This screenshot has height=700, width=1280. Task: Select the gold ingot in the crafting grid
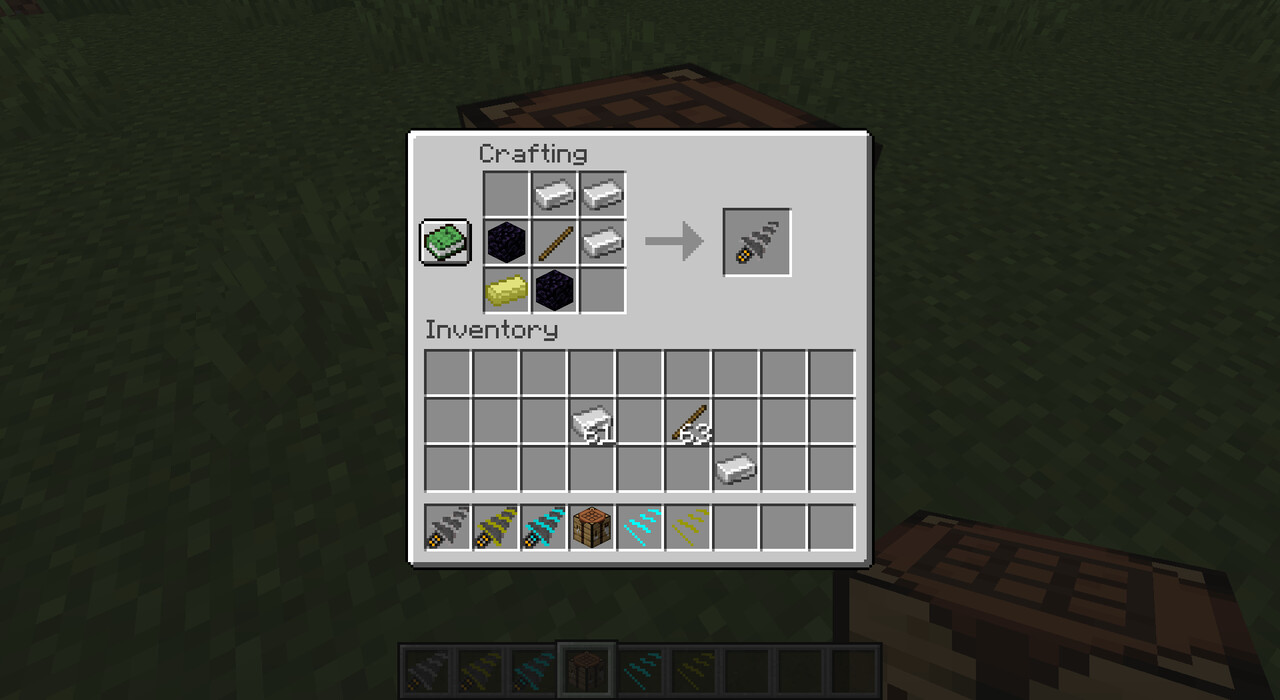[507, 290]
